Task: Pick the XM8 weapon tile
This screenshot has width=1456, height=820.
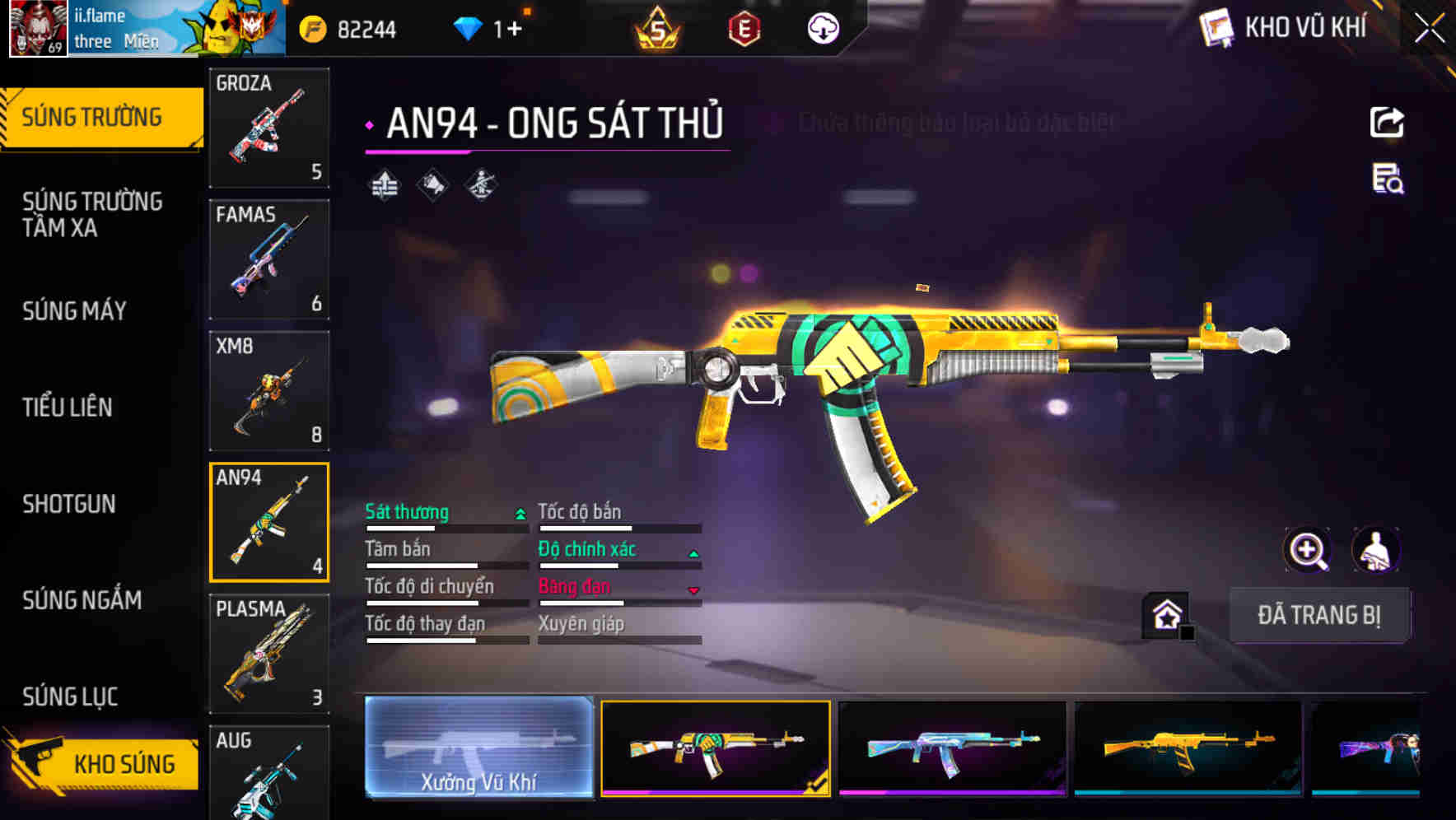Action: (269, 391)
